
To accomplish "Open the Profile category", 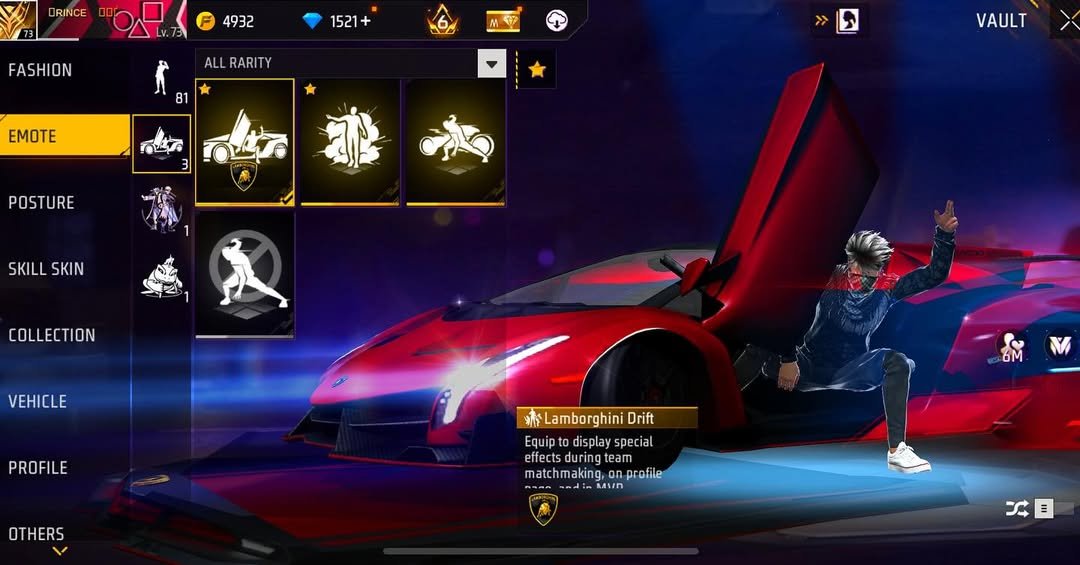I will [38, 468].
